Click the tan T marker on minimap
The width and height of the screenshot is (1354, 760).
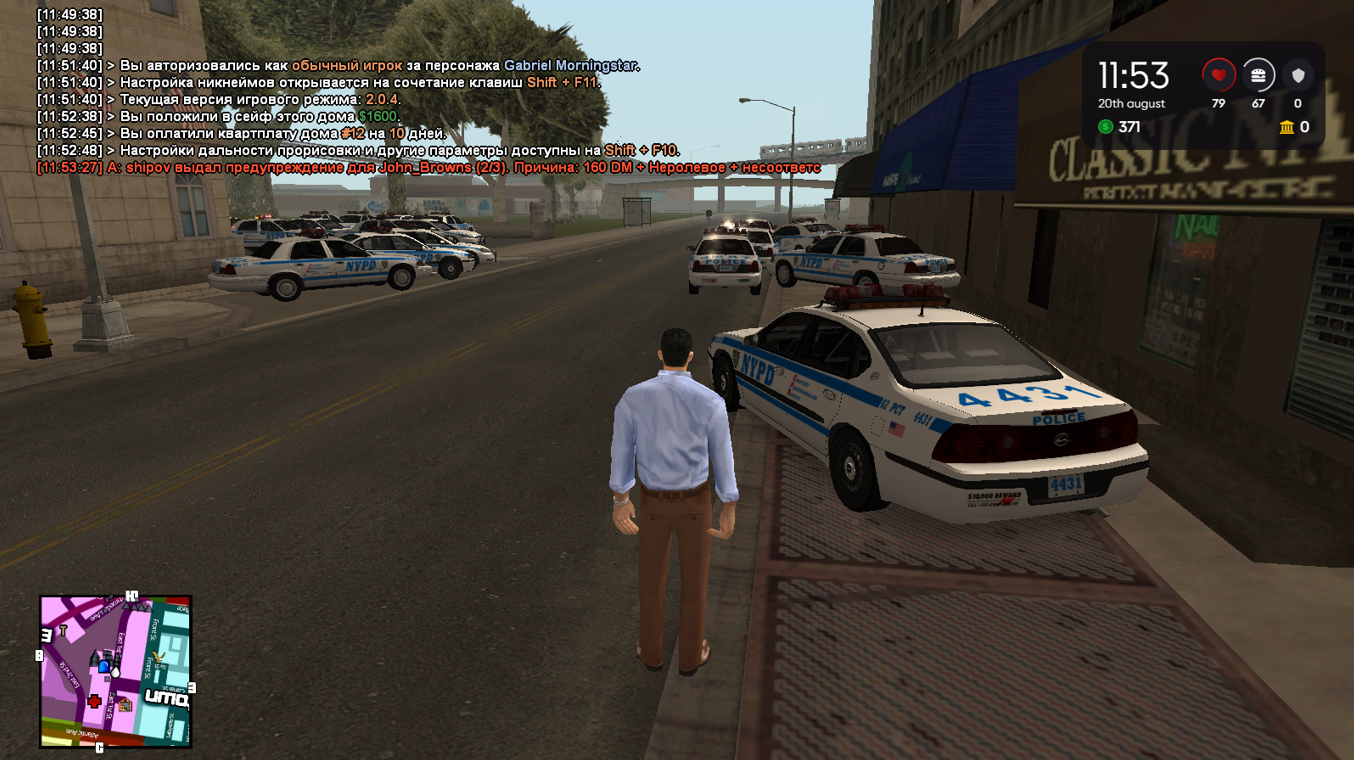point(63,631)
